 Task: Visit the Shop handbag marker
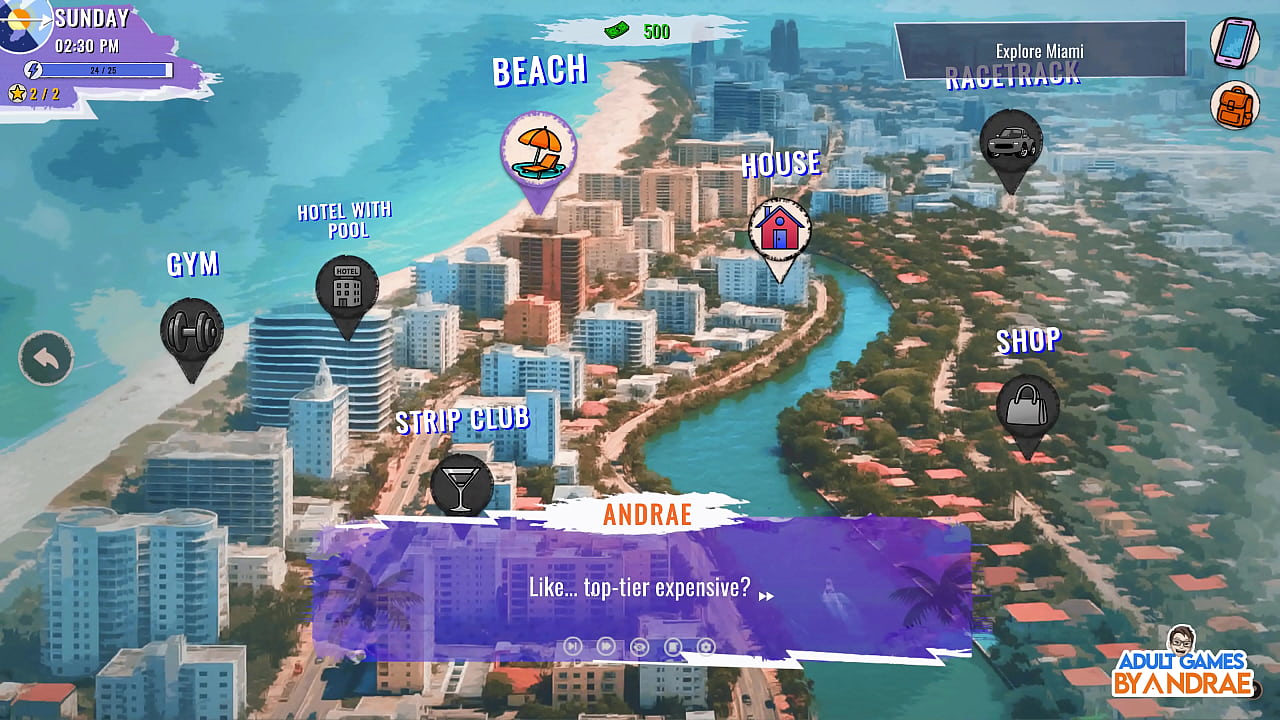[1027, 407]
